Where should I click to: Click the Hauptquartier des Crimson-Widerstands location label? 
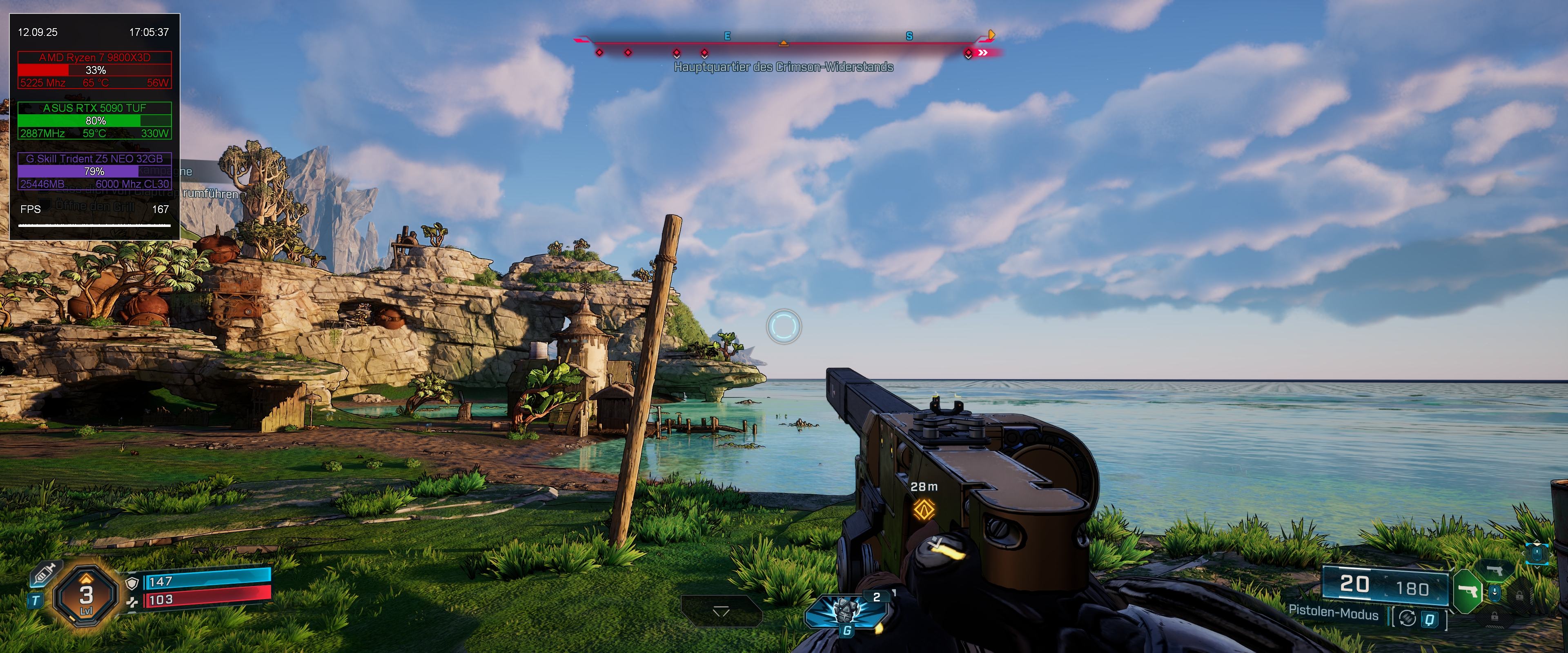[x=784, y=67]
